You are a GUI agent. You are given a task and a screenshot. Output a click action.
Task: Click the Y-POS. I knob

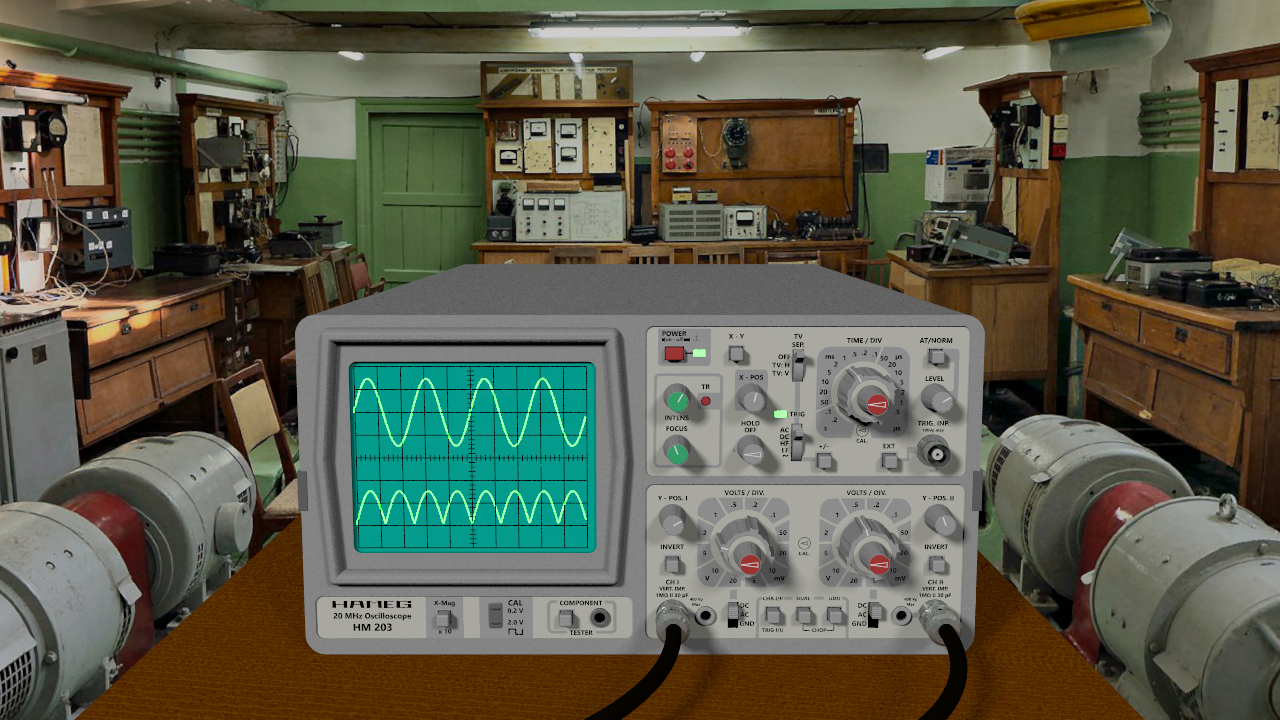tap(672, 520)
